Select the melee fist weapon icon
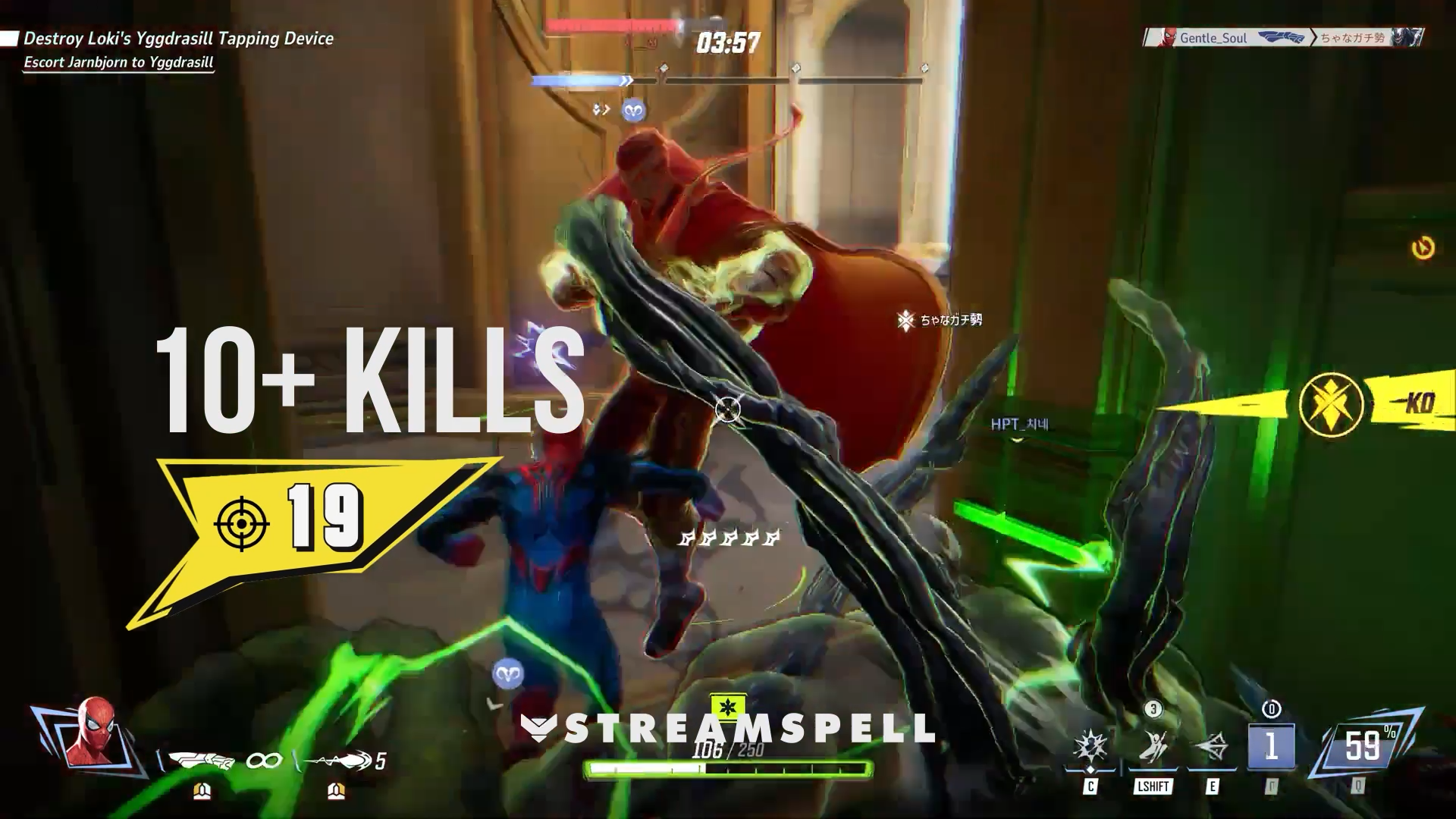The height and width of the screenshot is (819, 1456). pyautogui.click(x=201, y=759)
